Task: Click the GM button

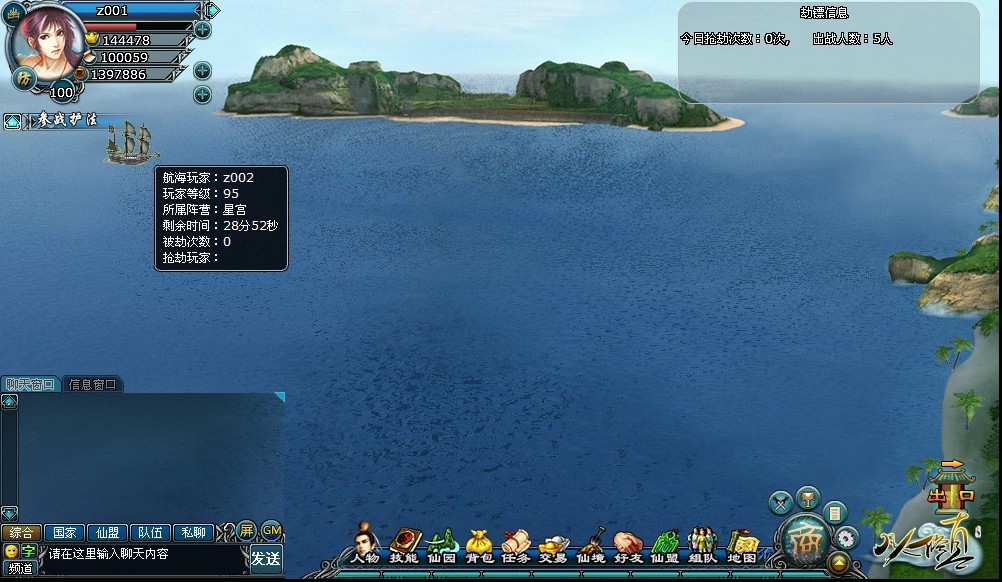Action: pyautogui.click(x=271, y=530)
